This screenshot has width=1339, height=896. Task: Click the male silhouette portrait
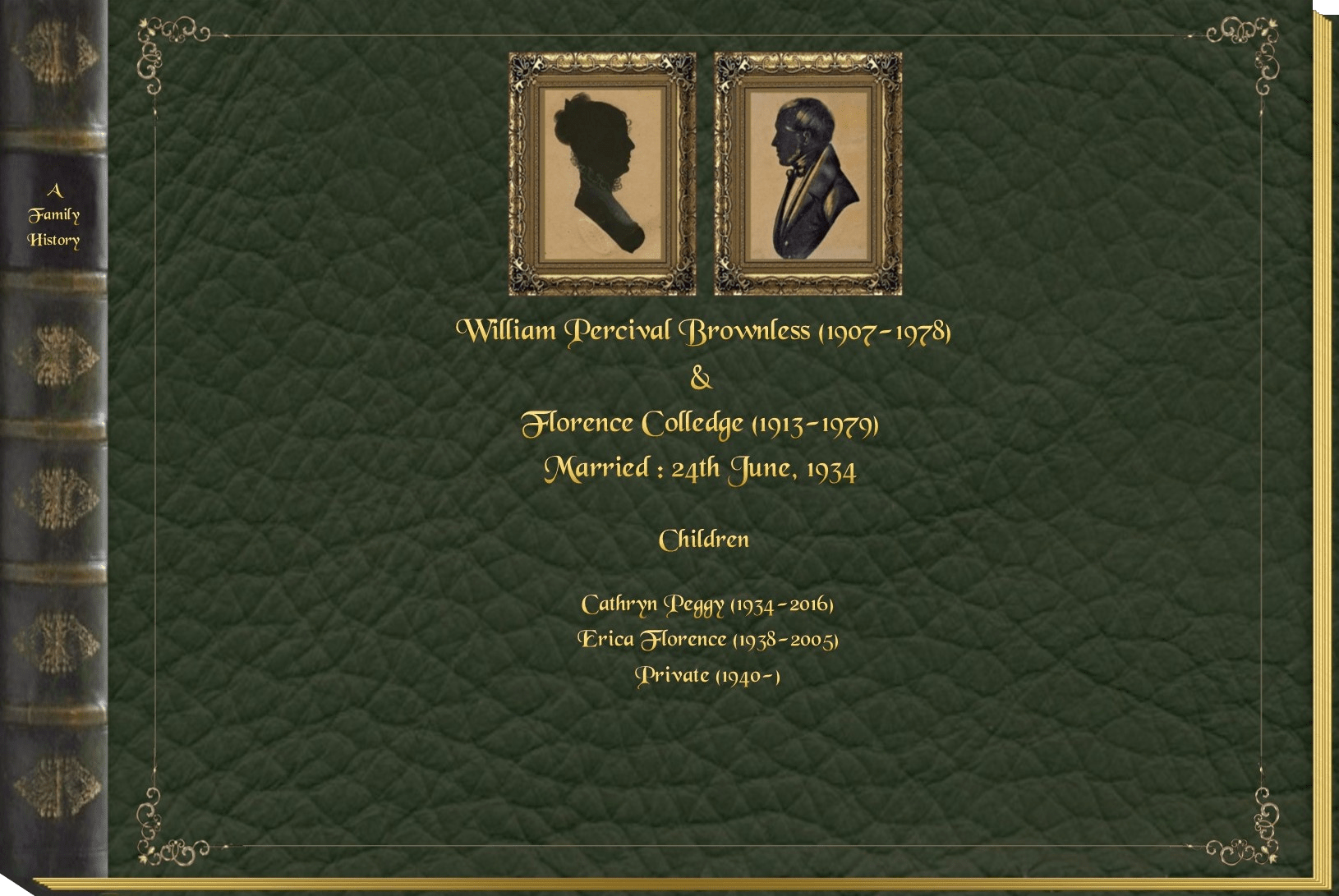(x=808, y=173)
